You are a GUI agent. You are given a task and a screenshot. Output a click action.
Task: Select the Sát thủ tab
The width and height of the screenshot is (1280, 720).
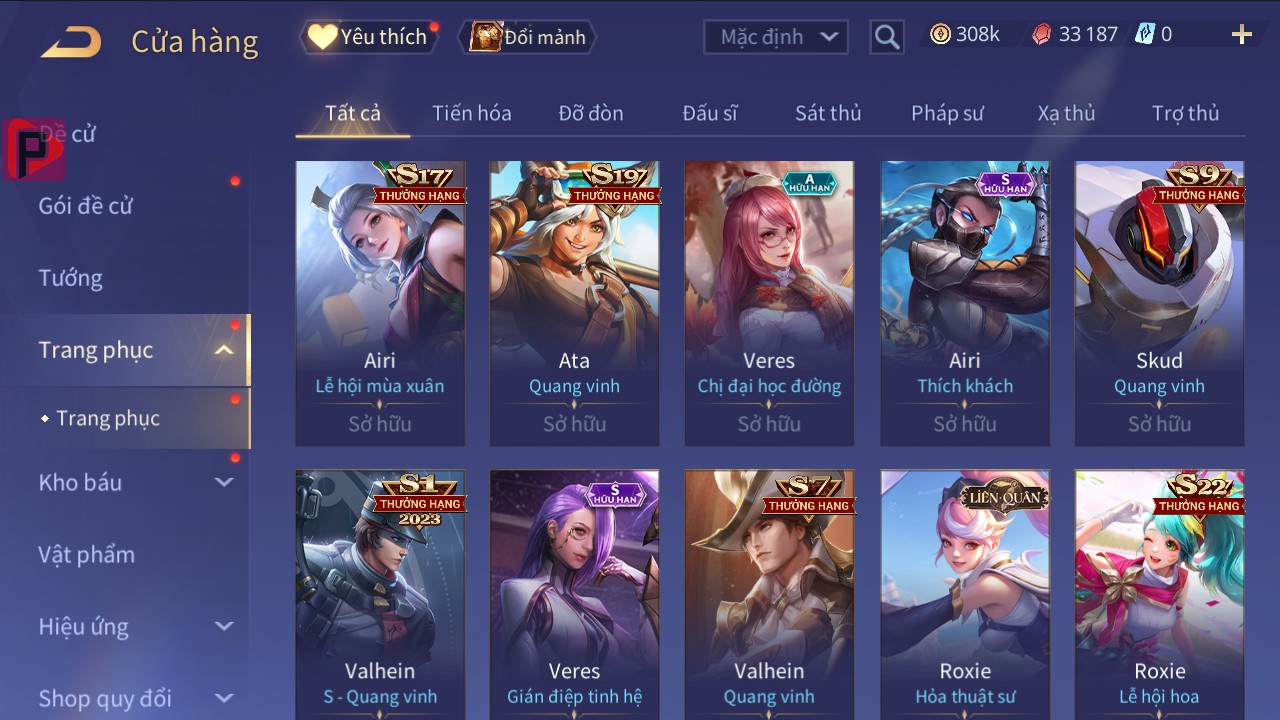point(827,113)
